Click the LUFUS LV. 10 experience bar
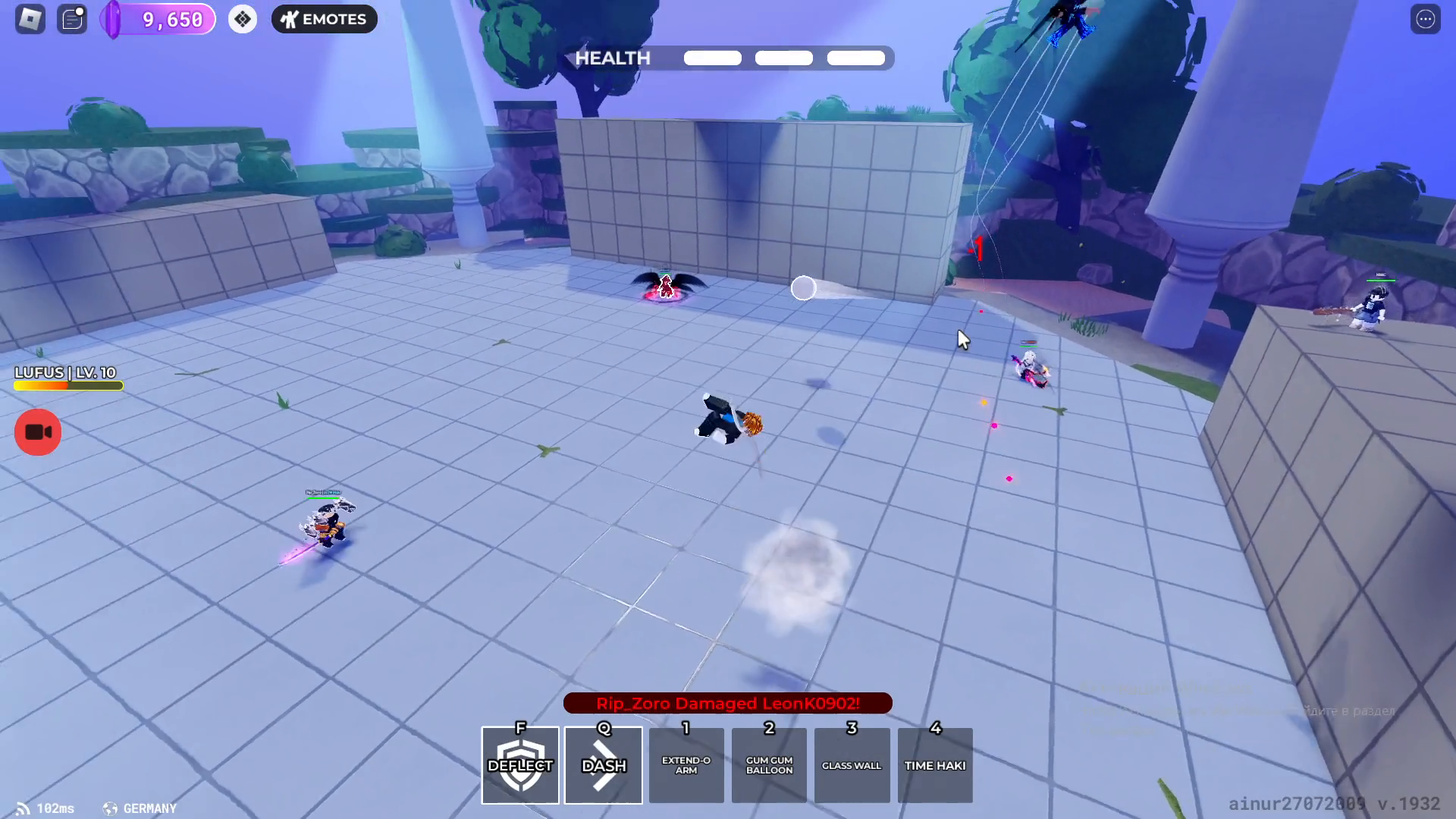The image size is (1456, 819). (67, 385)
